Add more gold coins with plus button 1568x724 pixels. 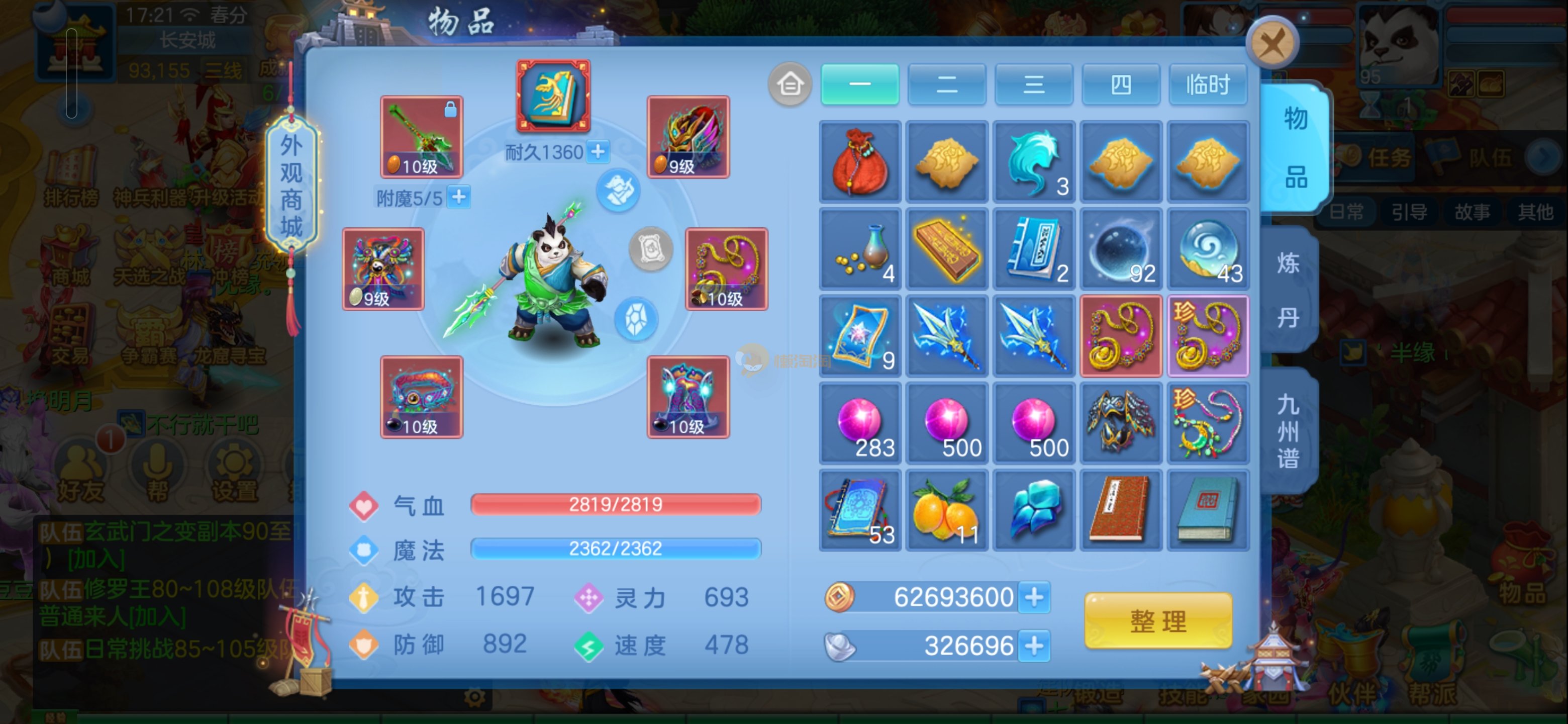tap(1034, 597)
